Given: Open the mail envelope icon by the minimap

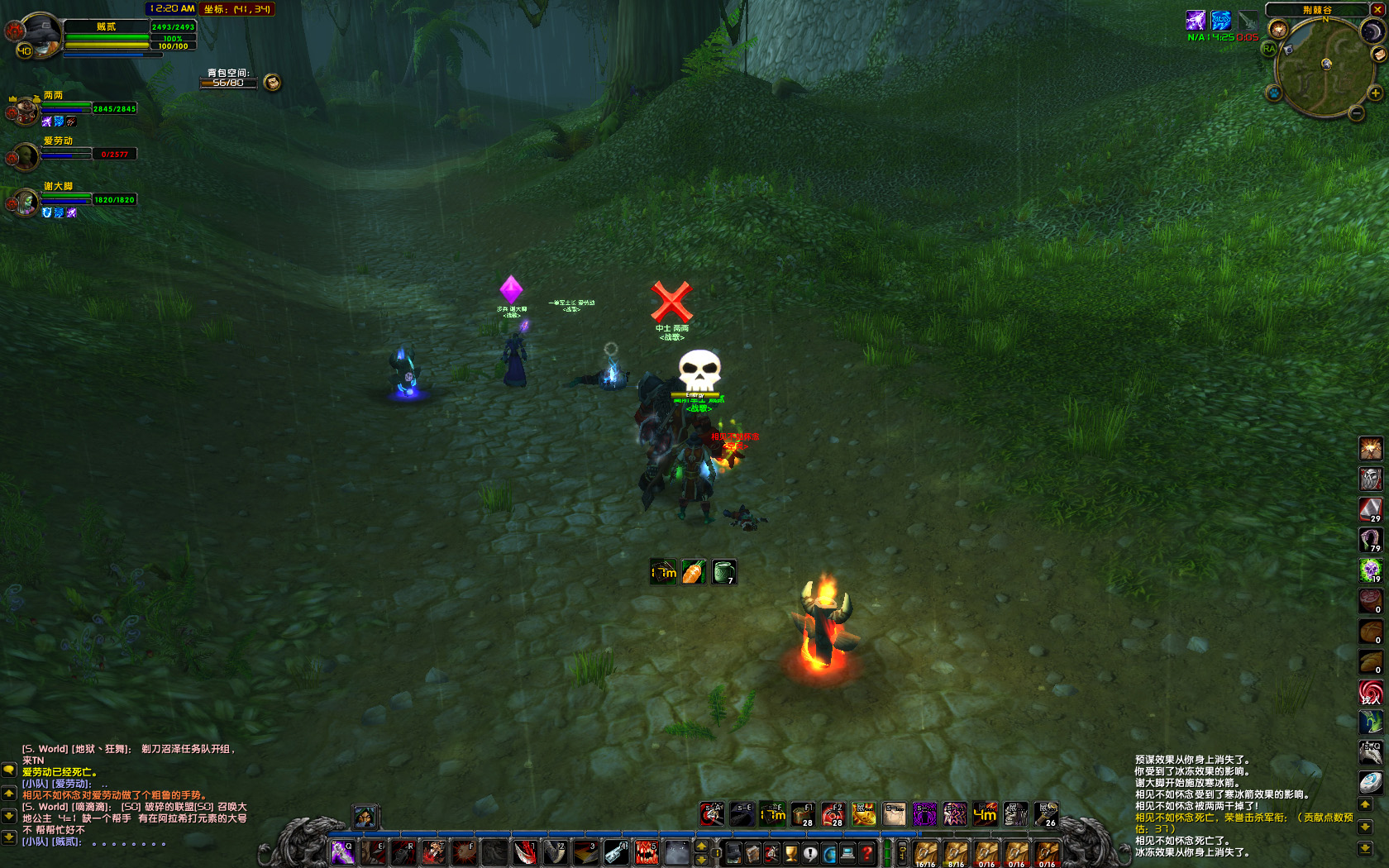Looking at the screenshot, I should [x=1378, y=55].
